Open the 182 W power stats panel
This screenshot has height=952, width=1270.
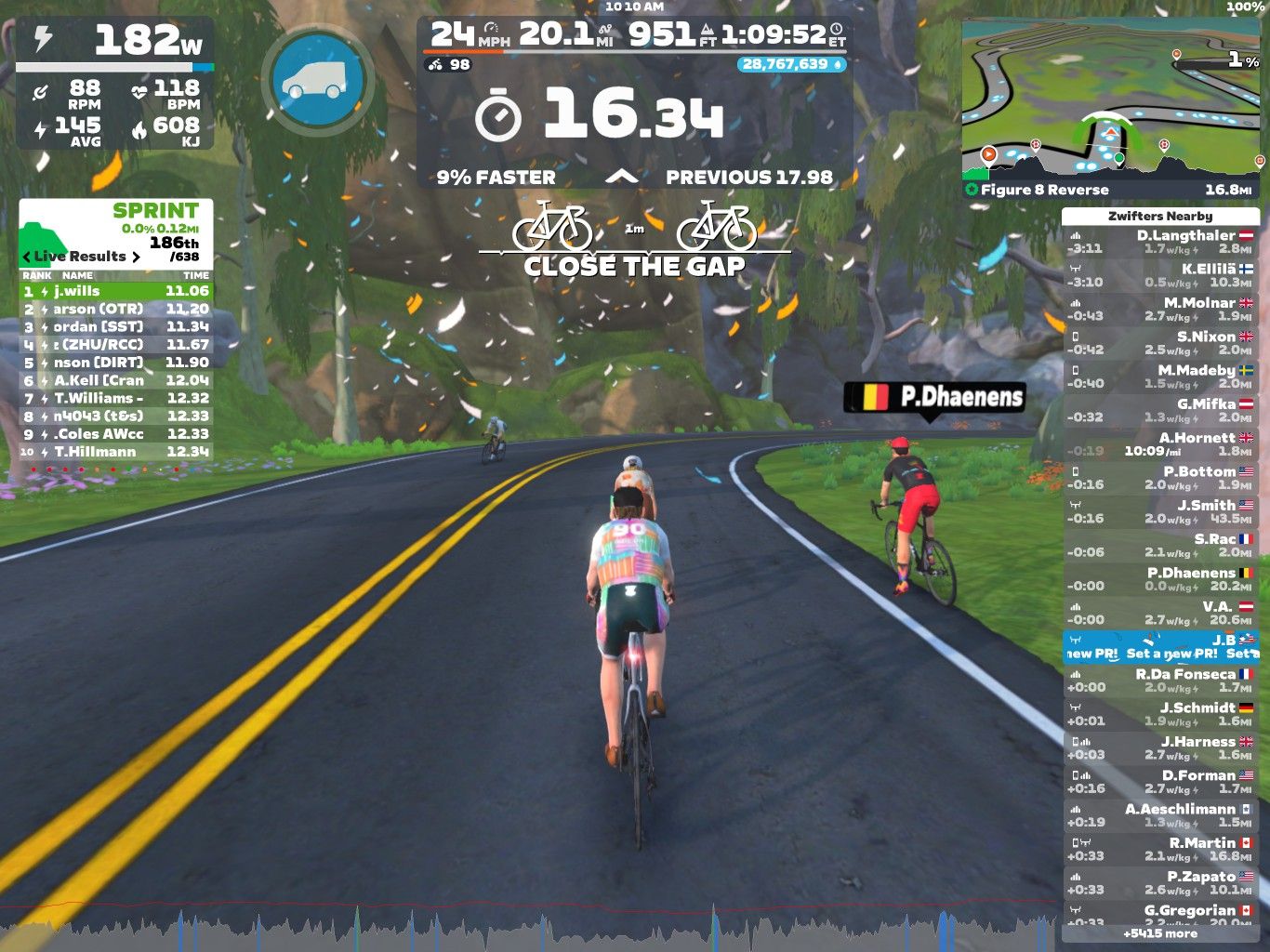coord(115,84)
